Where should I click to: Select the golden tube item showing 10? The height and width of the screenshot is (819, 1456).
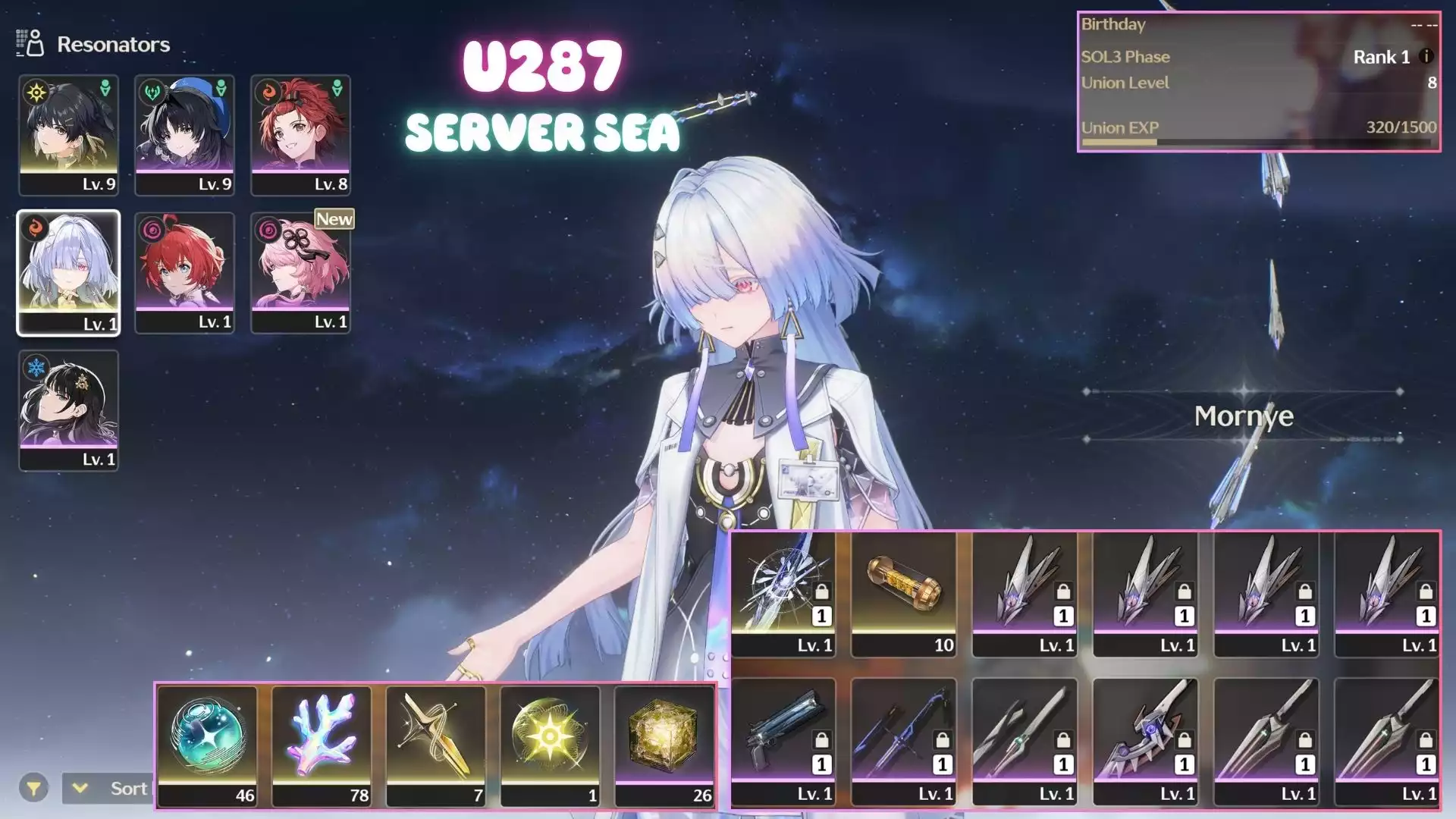[903, 594]
